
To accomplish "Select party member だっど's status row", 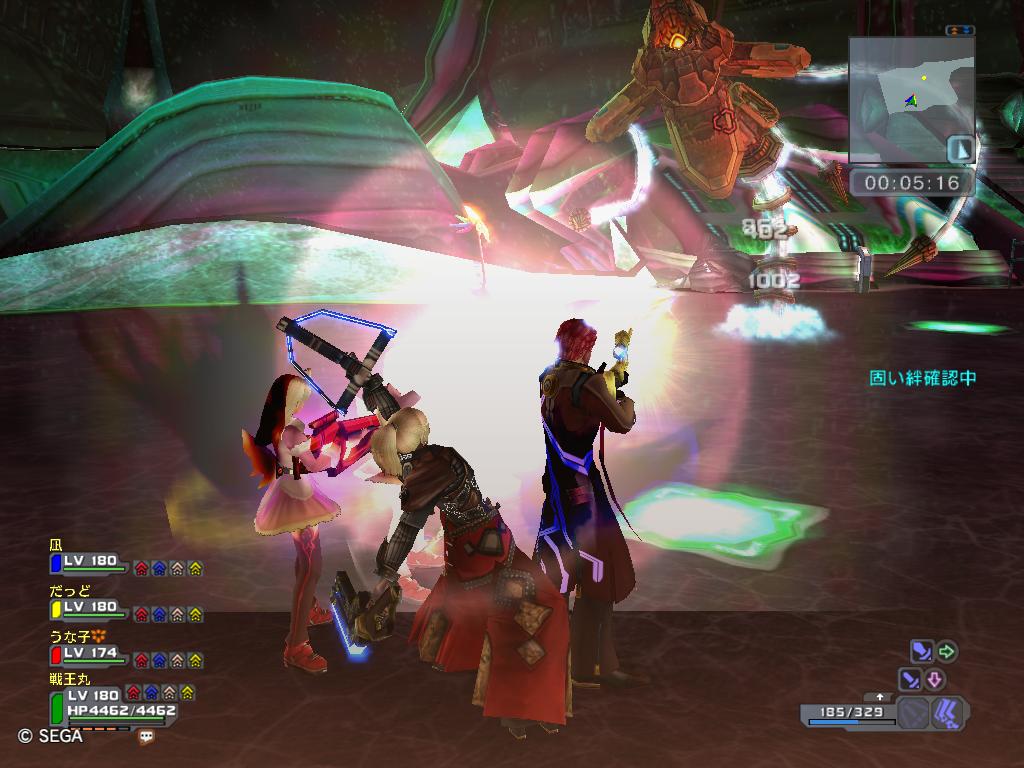I will (x=90, y=608).
